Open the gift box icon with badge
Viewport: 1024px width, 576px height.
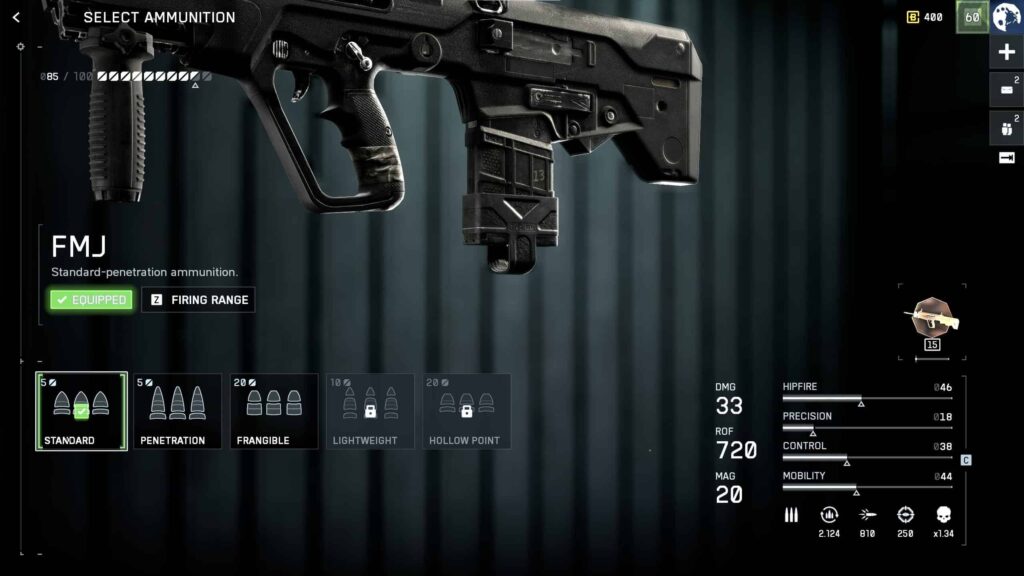1006,127
